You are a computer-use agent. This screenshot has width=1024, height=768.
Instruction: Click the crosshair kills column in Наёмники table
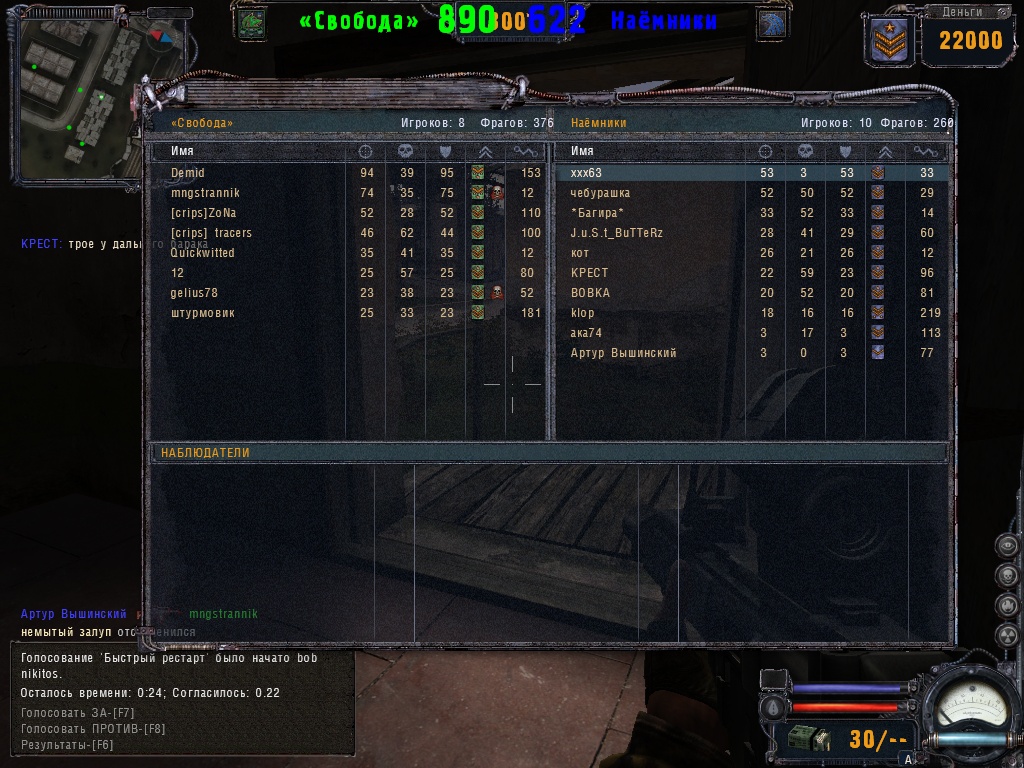pos(766,151)
